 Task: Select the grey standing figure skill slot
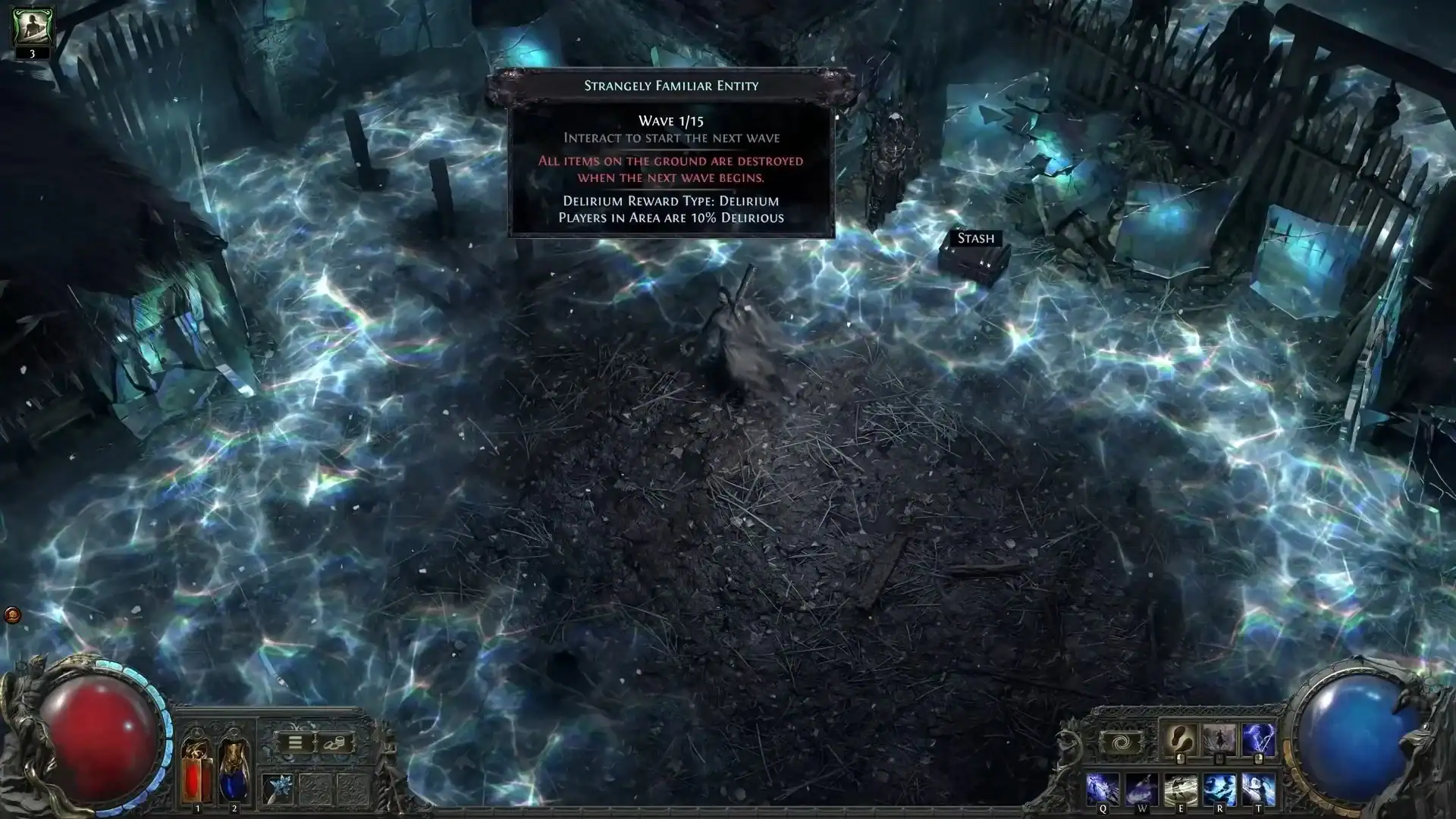(1219, 739)
